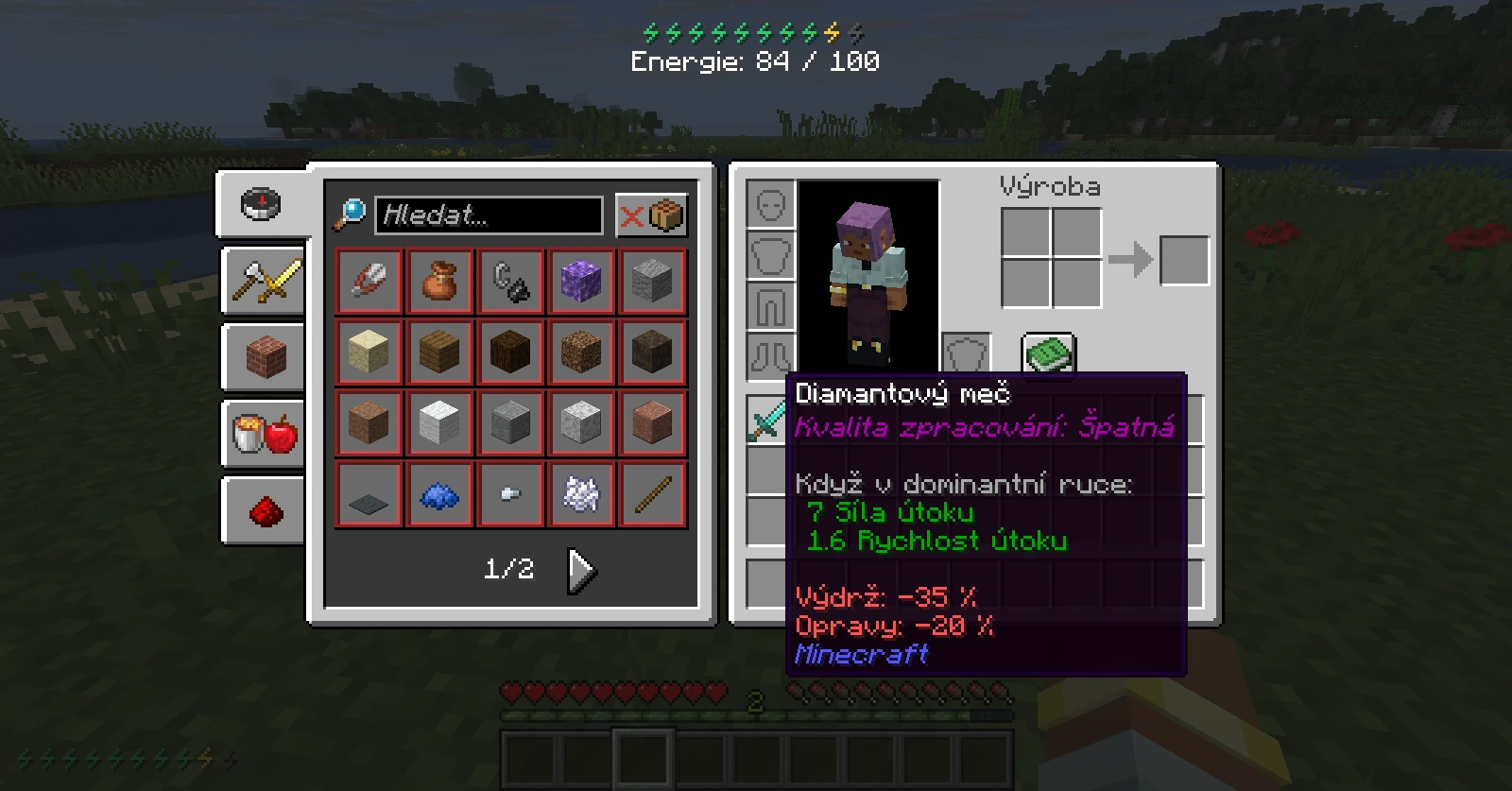Select the iron nugget

tap(510, 493)
